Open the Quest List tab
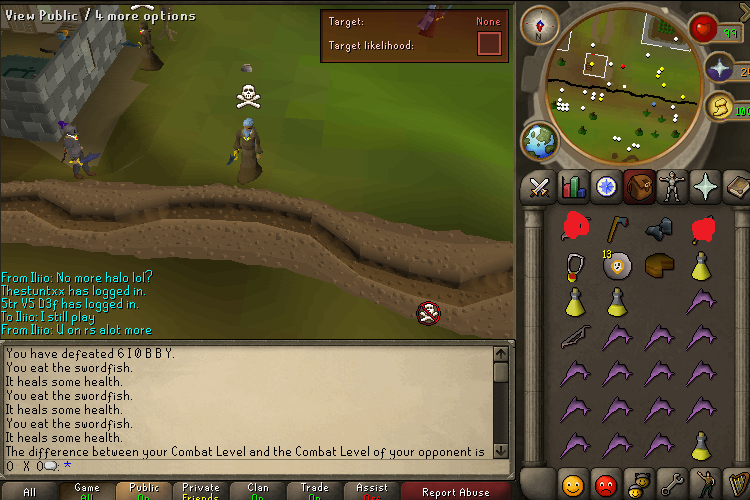Screen dimensions: 750x500 [606, 187]
